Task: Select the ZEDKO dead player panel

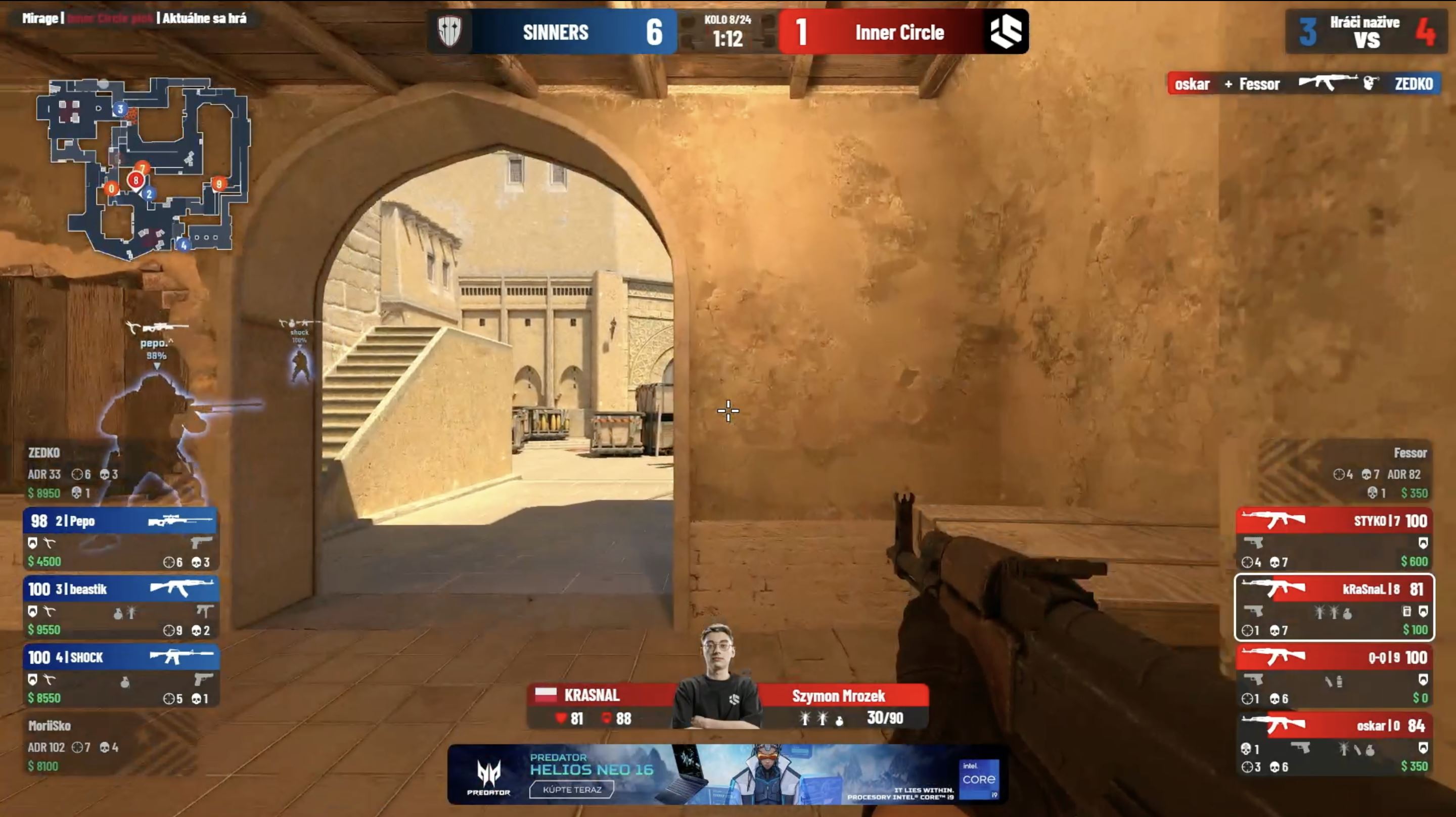Action: [x=73, y=473]
